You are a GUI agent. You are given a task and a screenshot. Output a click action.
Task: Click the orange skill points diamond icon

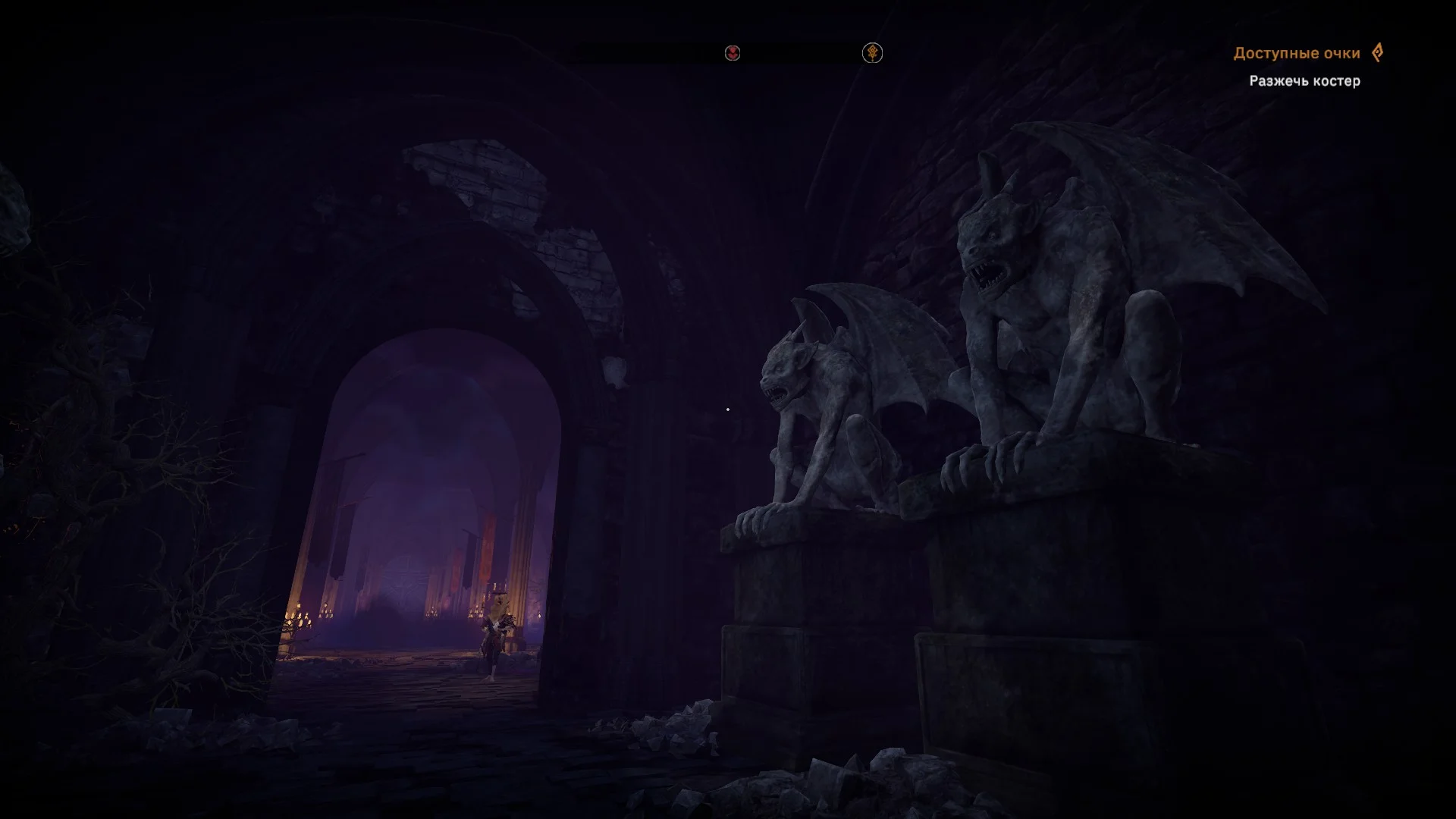click(1377, 52)
